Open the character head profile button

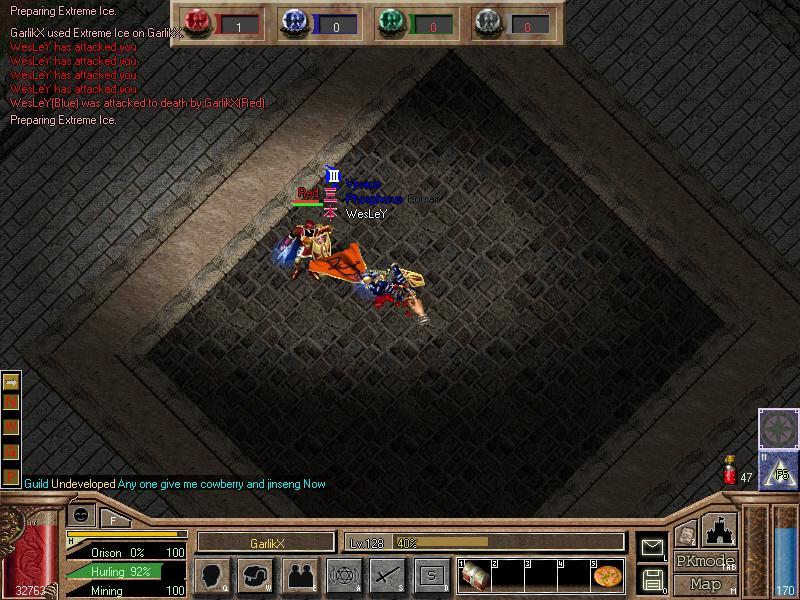pyautogui.click(x=212, y=575)
